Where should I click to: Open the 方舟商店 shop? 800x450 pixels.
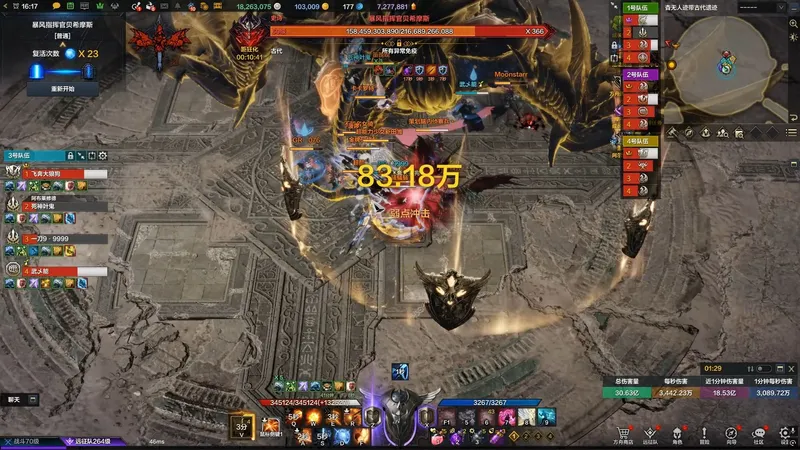tap(624, 435)
